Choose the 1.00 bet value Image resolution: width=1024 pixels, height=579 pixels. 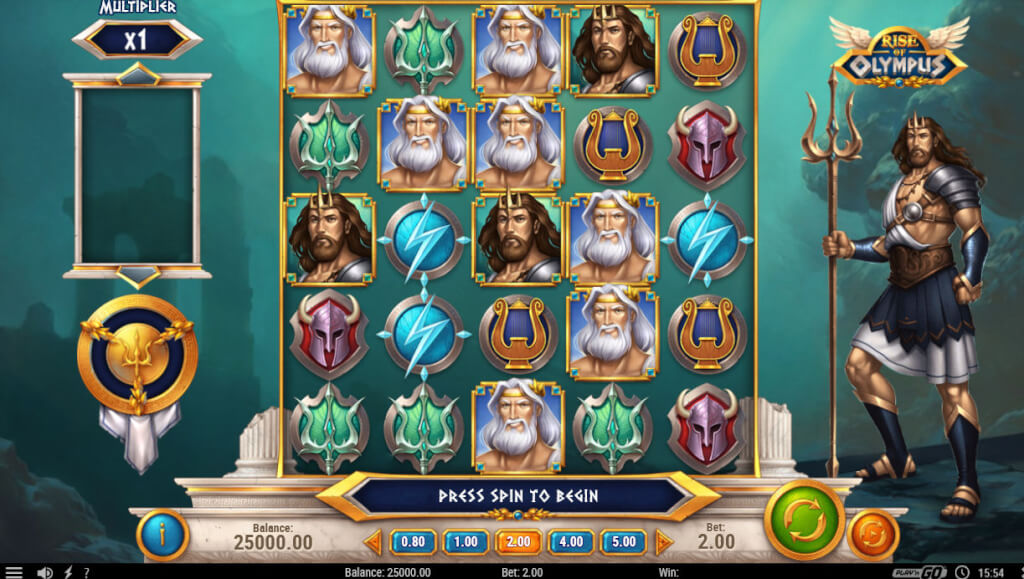click(465, 542)
